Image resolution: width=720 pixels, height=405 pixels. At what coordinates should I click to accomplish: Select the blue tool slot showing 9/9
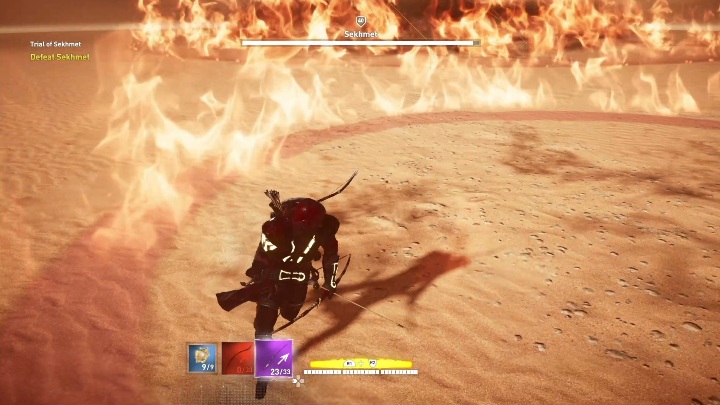[x=202, y=357]
